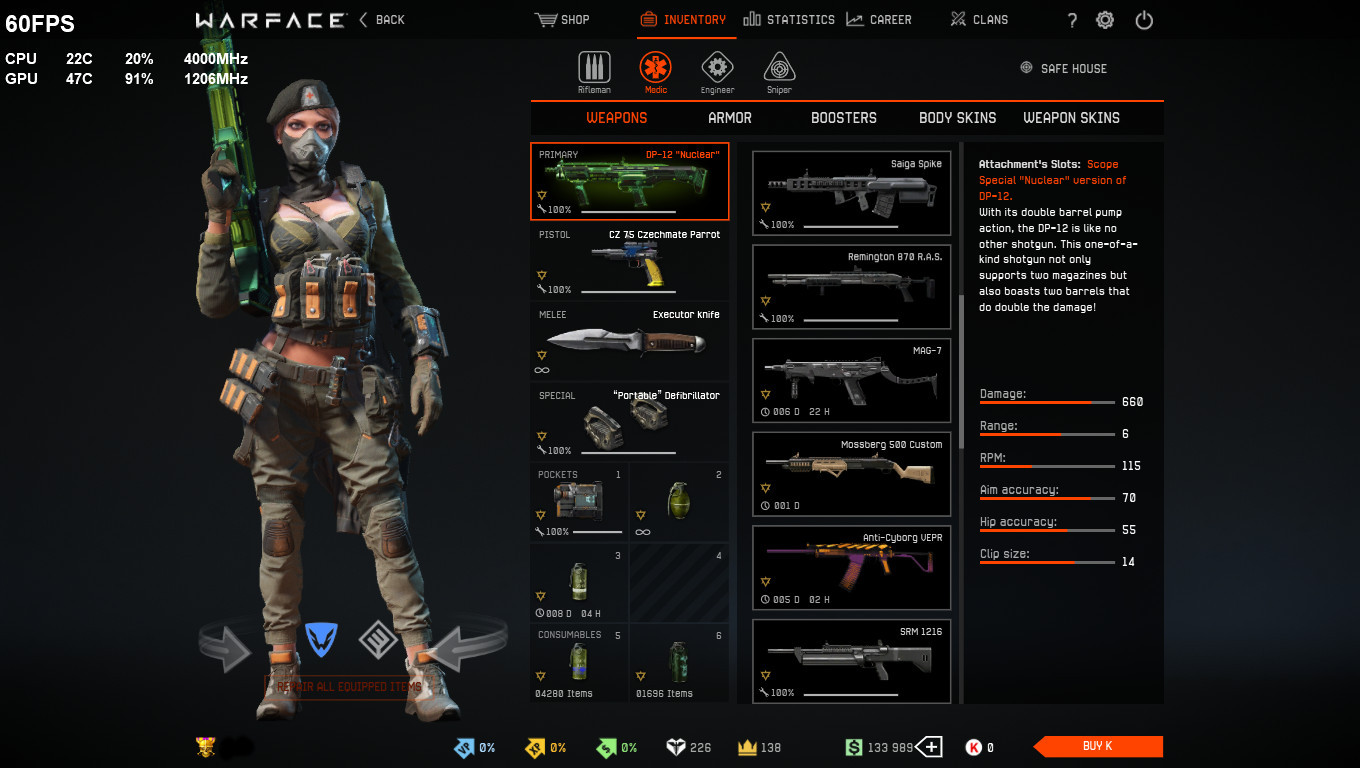The image size is (1360, 768).
Task: Open settings via the gear icon
Action: [1105, 20]
